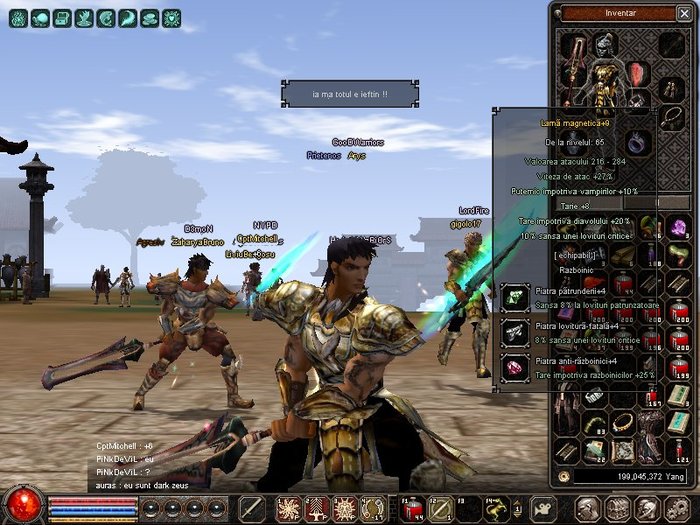Select the equipped red shield slot
The width and height of the screenshot is (700, 525).
638,73
